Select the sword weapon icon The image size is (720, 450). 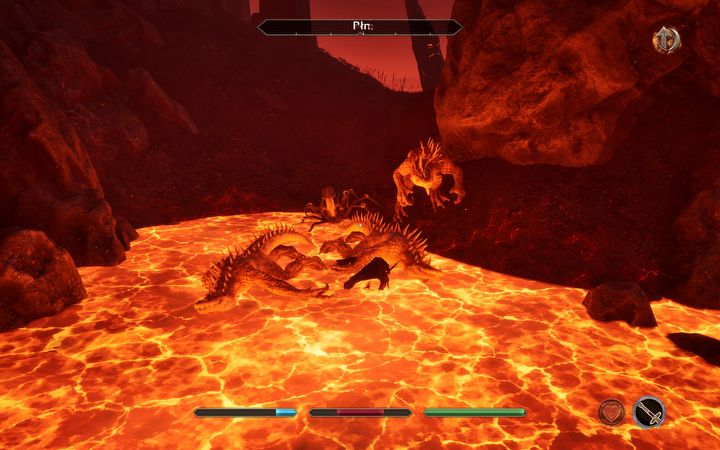649,411
